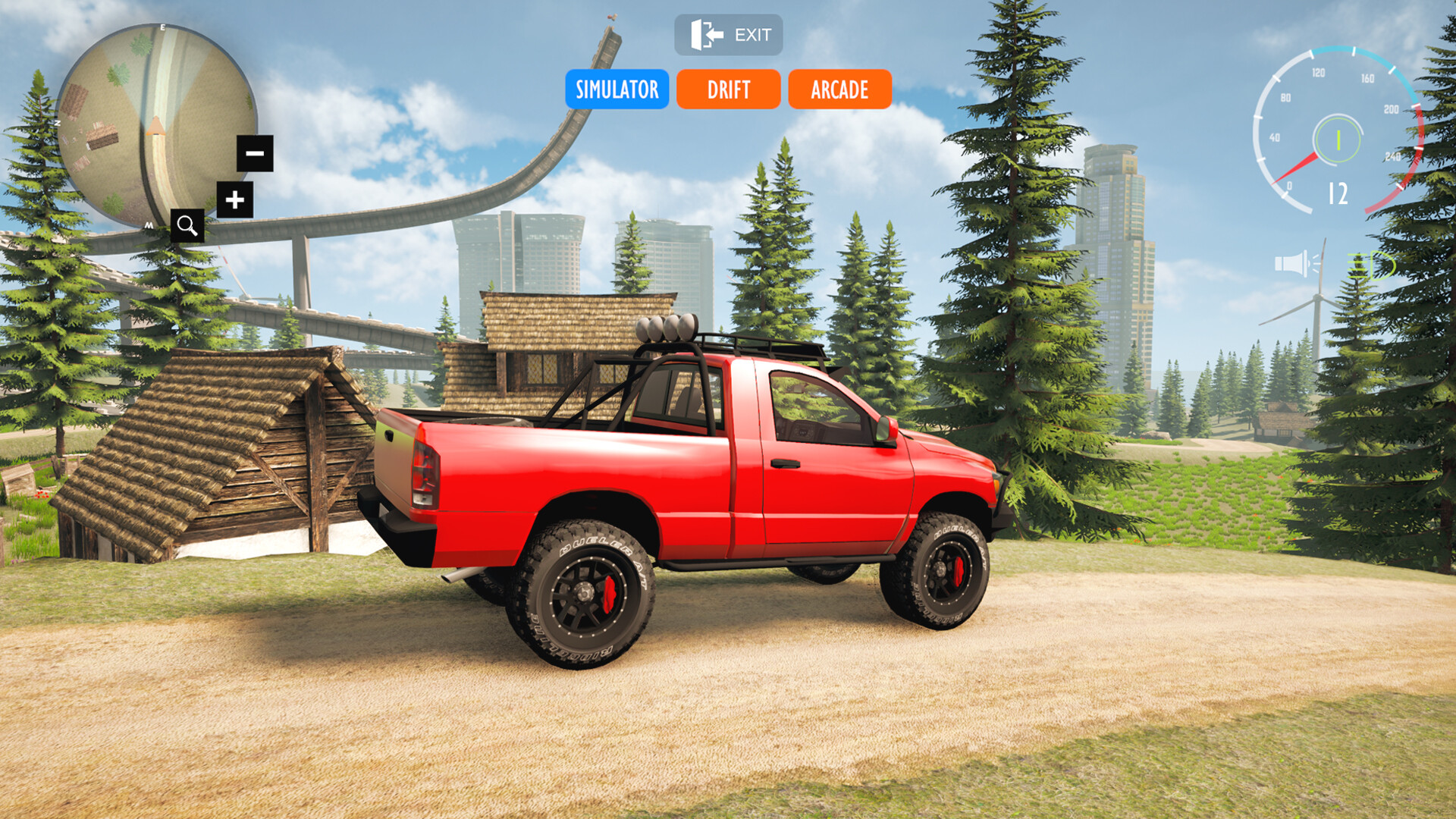This screenshot has width=1456, height=819.
Task: Switch to the SIMULATOR tab
Action: pos(617,89)
